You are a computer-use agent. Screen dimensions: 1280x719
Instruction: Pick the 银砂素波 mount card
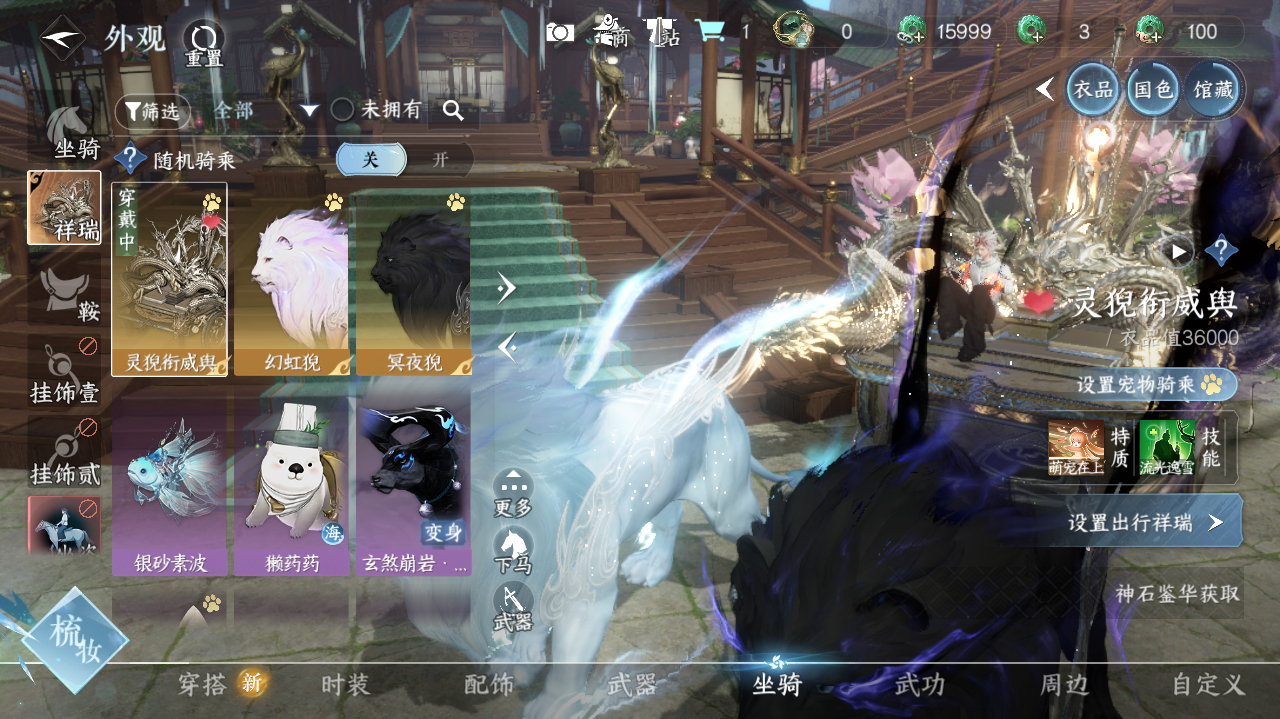pos(169,487)
